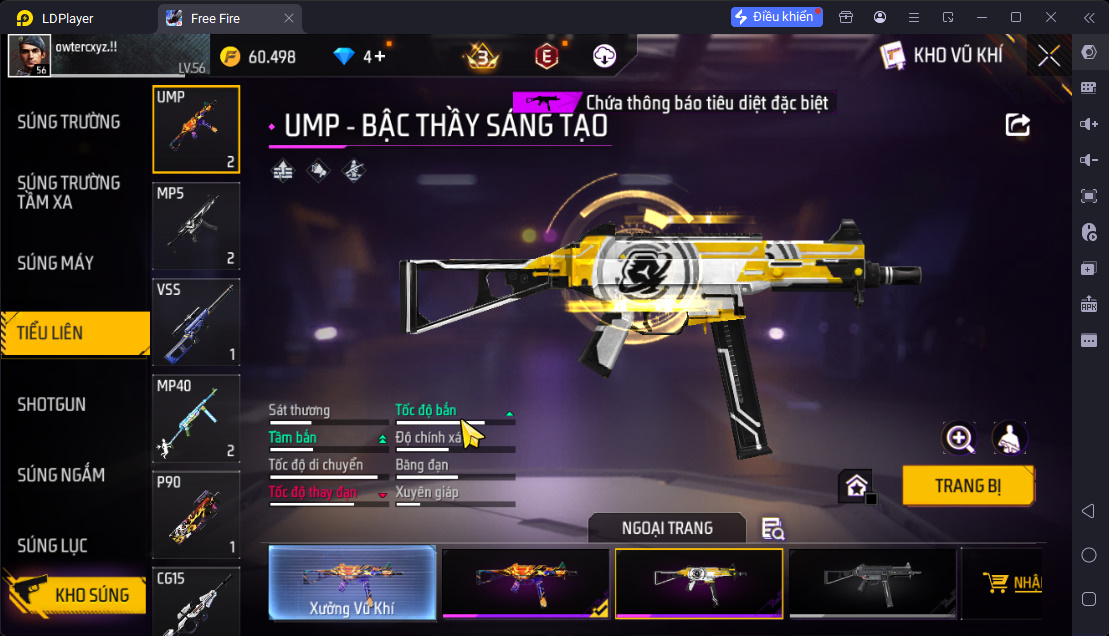1109x636 pixels.
Task: Share the weapon skin via share icon
Action: click(1017, 124)
